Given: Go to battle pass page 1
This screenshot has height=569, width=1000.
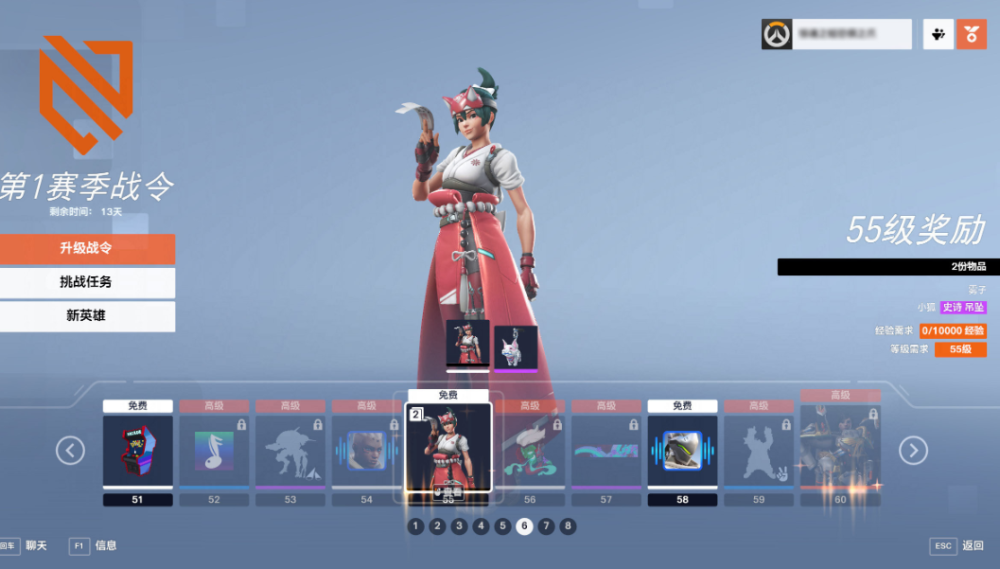Looking at the screenshot, I should pyautogui.click(x=415, y=526).
